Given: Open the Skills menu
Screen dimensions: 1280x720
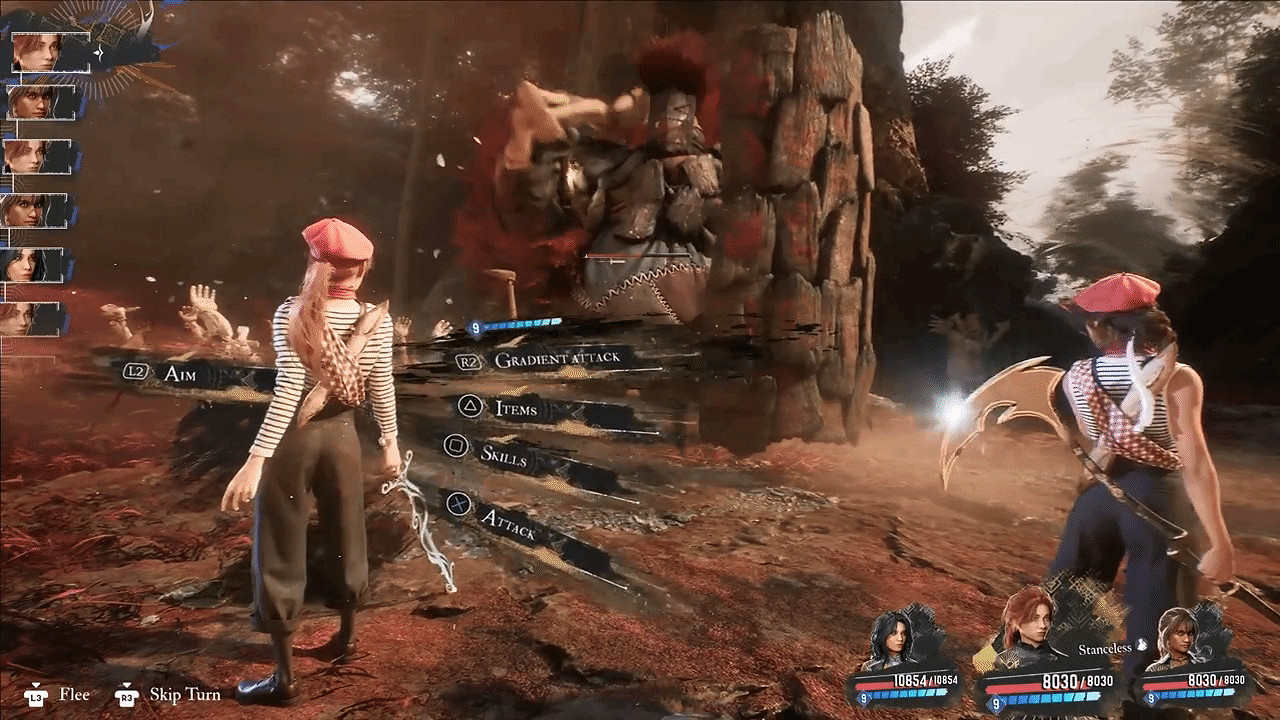Looking at the screenshot, I should point(503,455).
